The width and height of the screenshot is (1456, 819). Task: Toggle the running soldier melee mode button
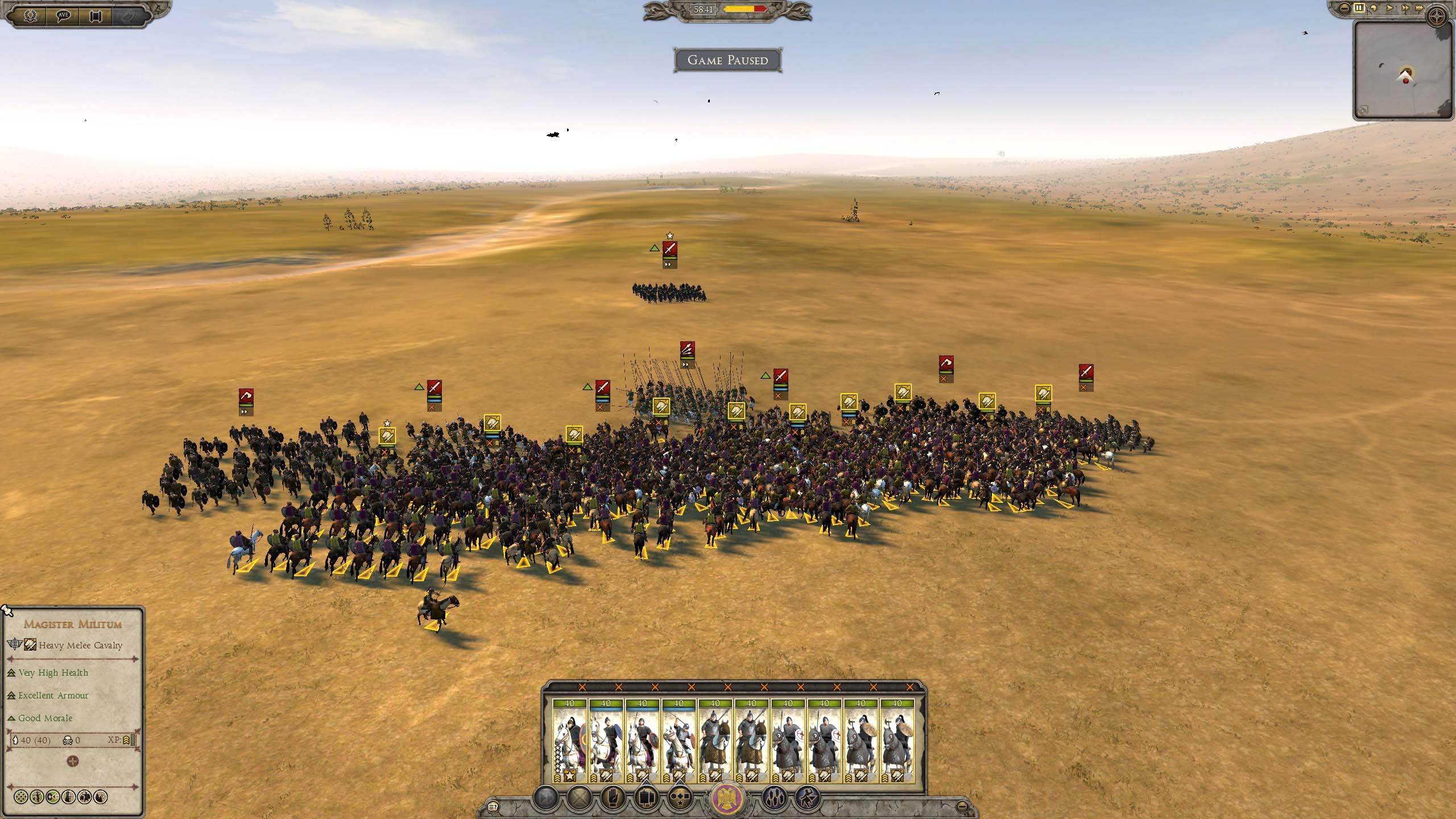[807, 799]
